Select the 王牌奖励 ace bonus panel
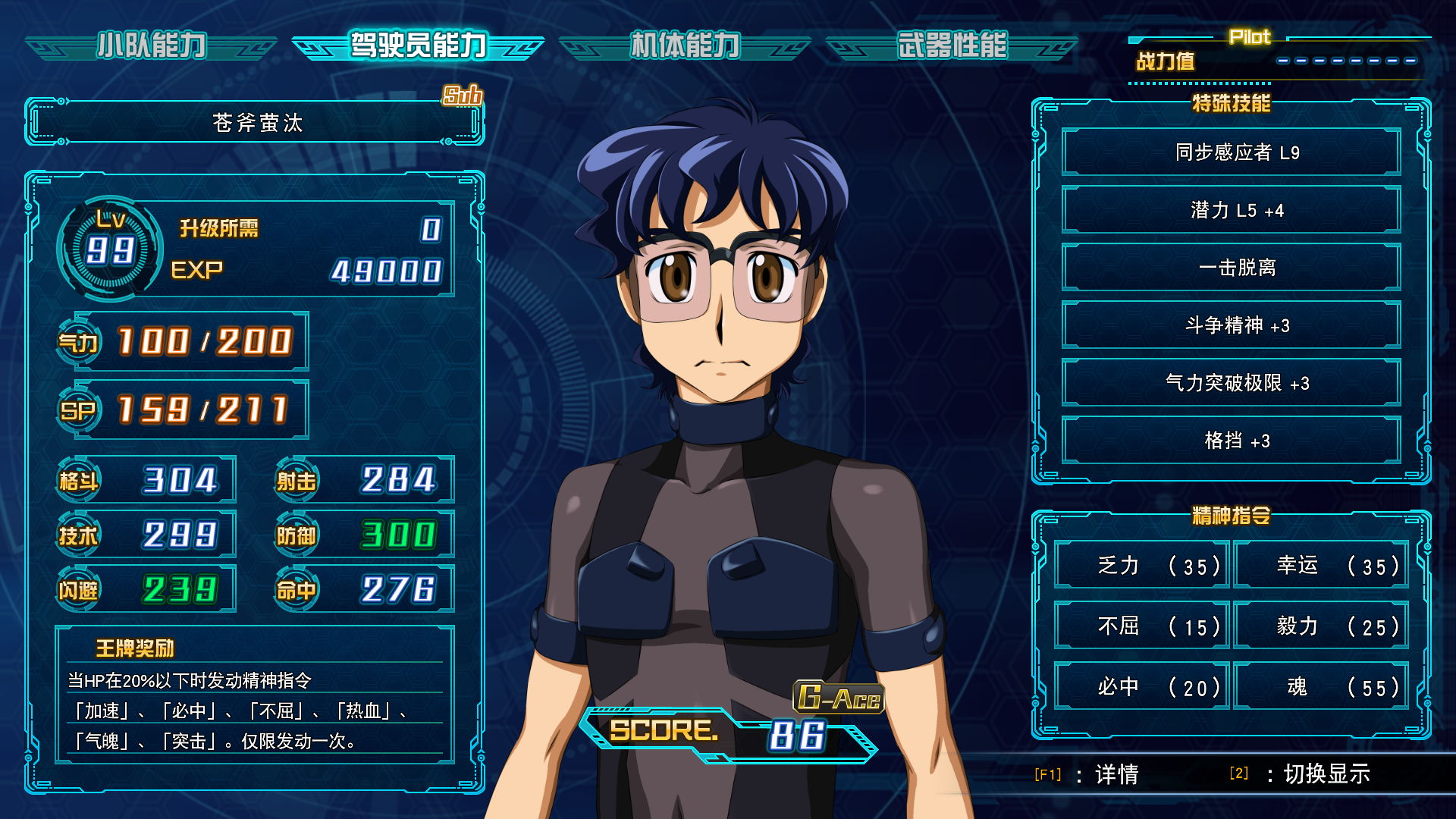Screen dimensions: 1456x819 point(255,695)
